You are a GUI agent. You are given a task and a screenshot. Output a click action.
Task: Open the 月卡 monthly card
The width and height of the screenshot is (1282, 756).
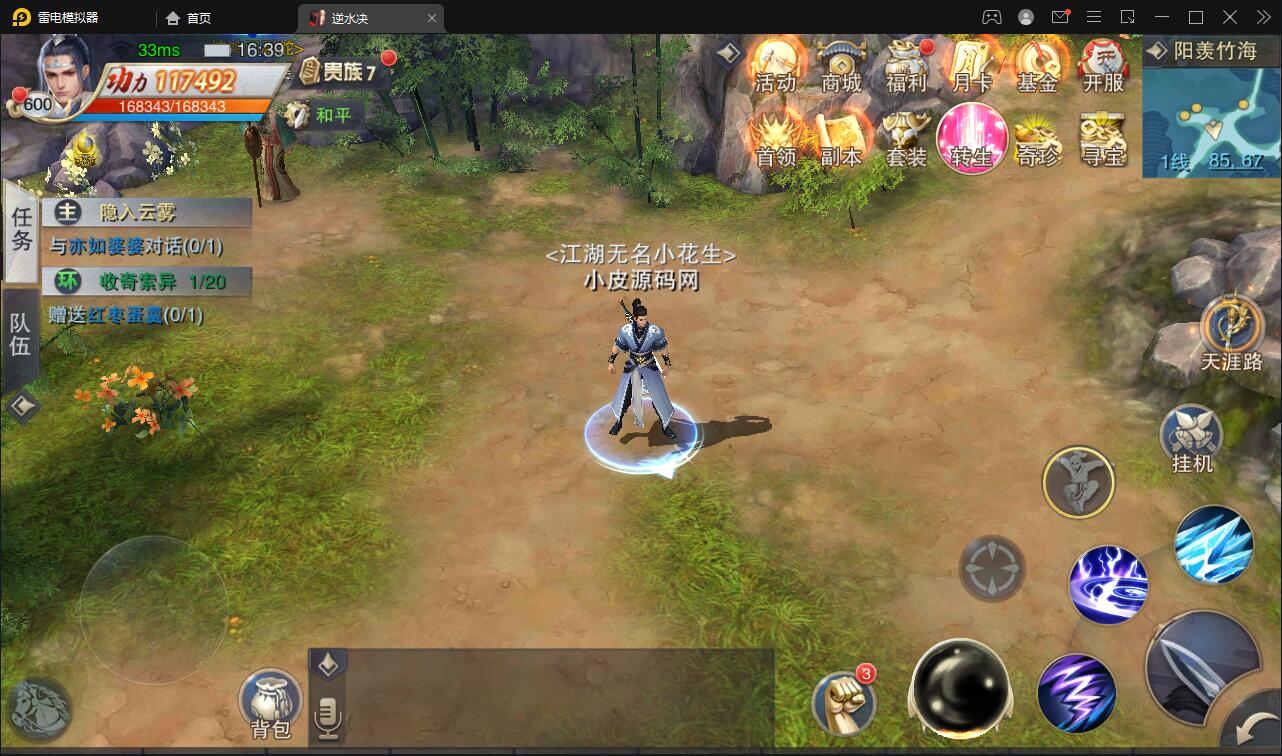971,65
